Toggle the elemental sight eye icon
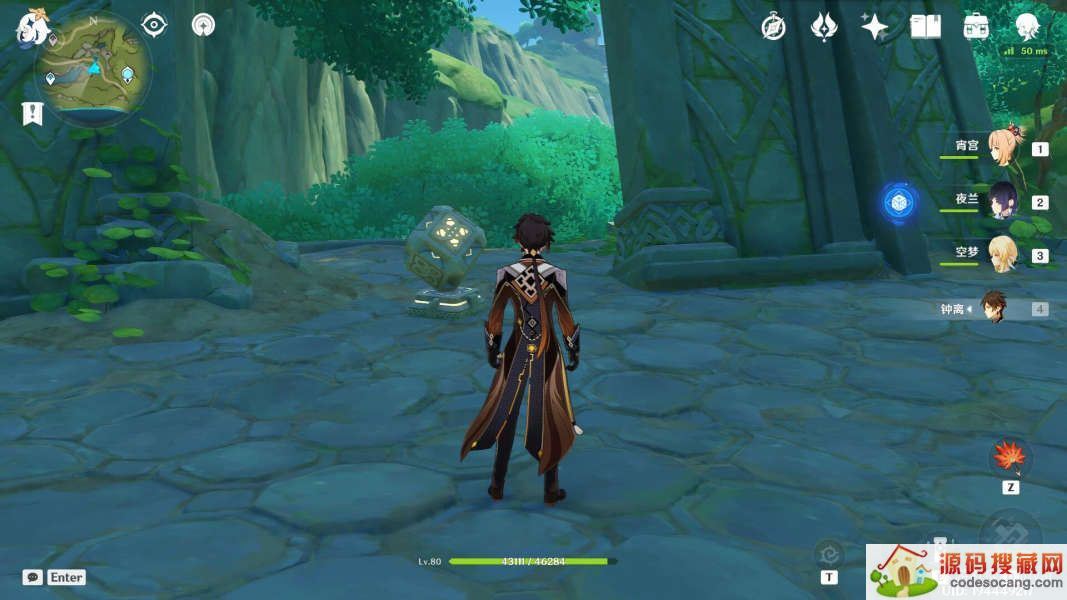The image size is (1067, 600). [154, 24]
